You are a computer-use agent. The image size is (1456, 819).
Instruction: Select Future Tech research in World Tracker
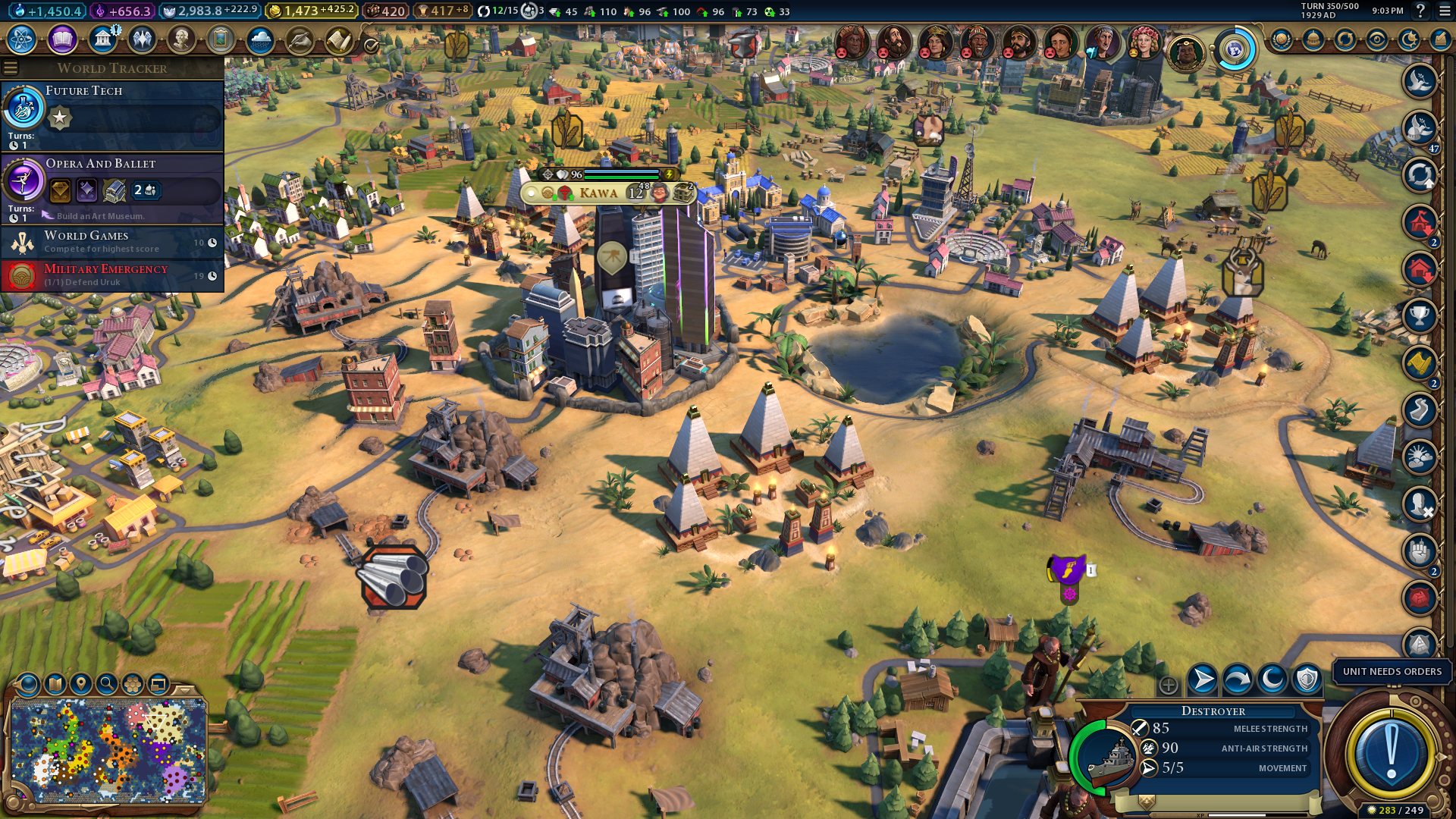click(114, 114)
